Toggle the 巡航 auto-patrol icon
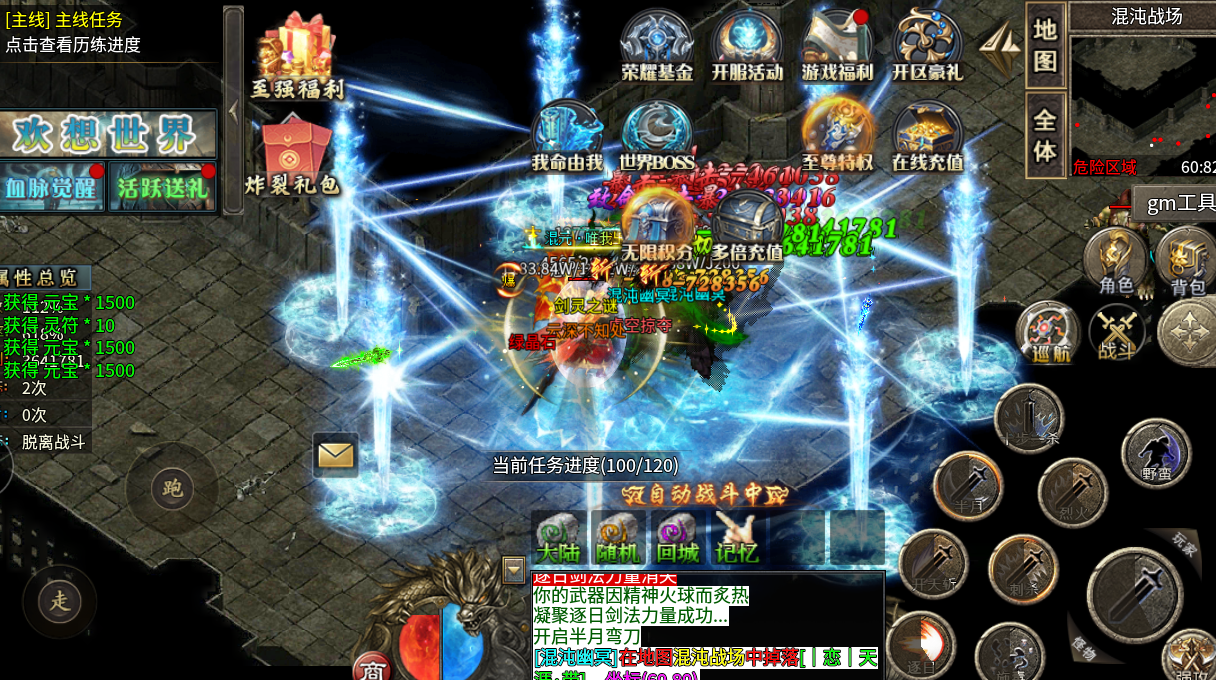Viewport: 1216px width, 680px height. [1048, 332]
